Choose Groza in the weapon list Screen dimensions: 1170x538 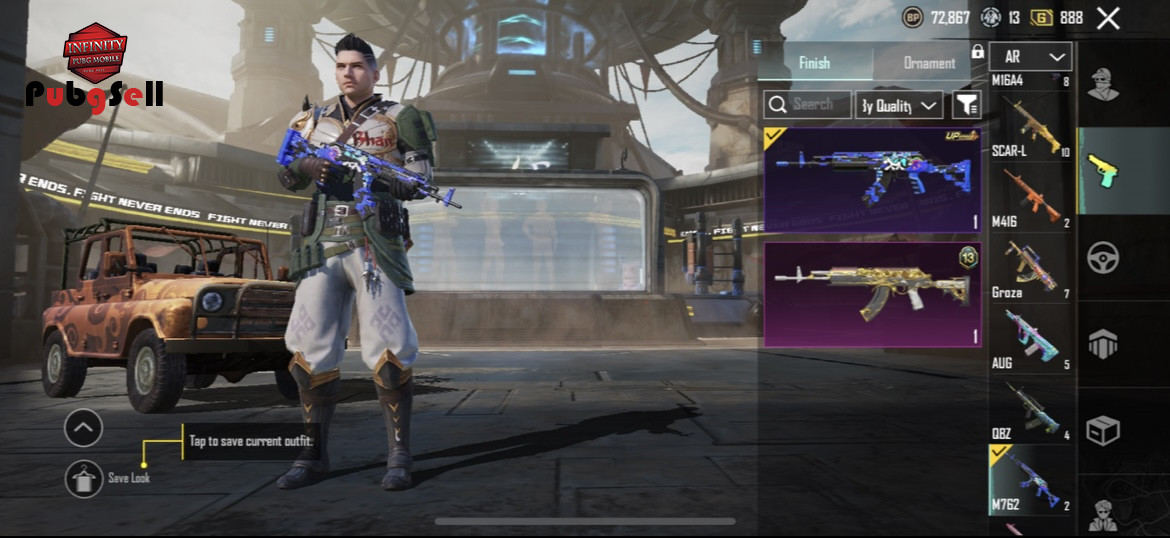1031,269
